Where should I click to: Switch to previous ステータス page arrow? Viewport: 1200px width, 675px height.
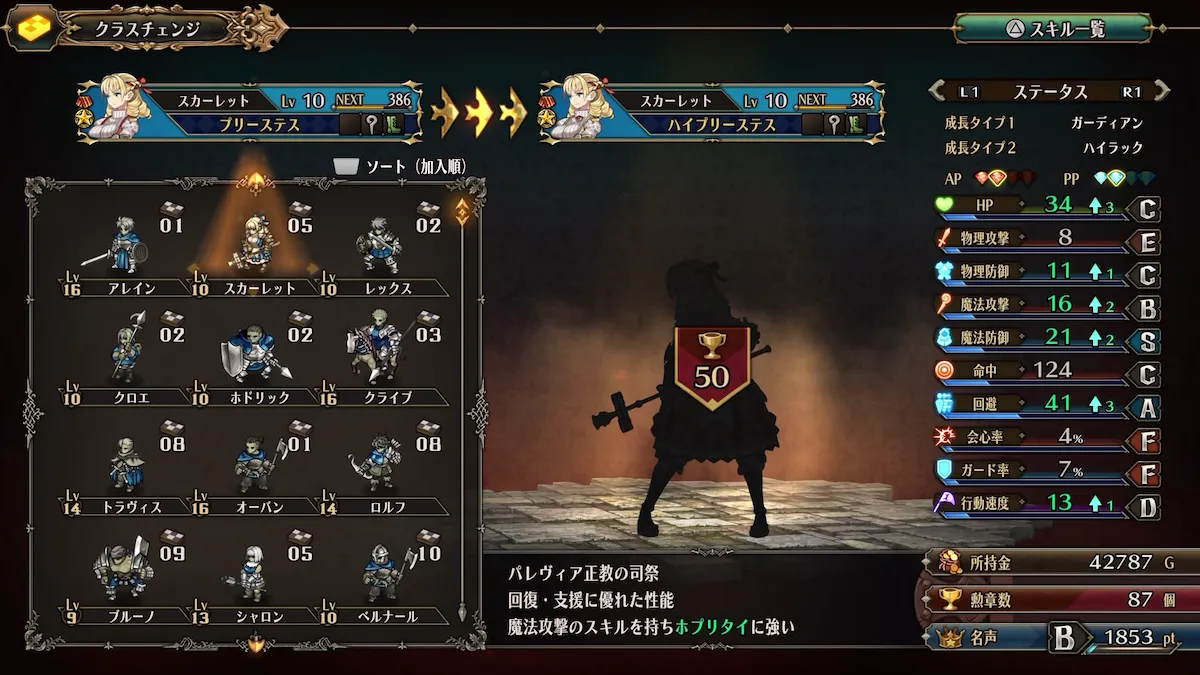point(940,92)
